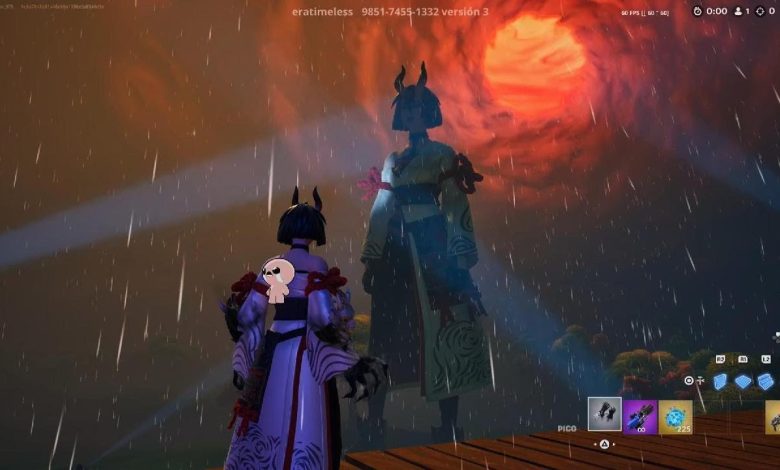
Task: Select the wall building piece
Action: 720,381
